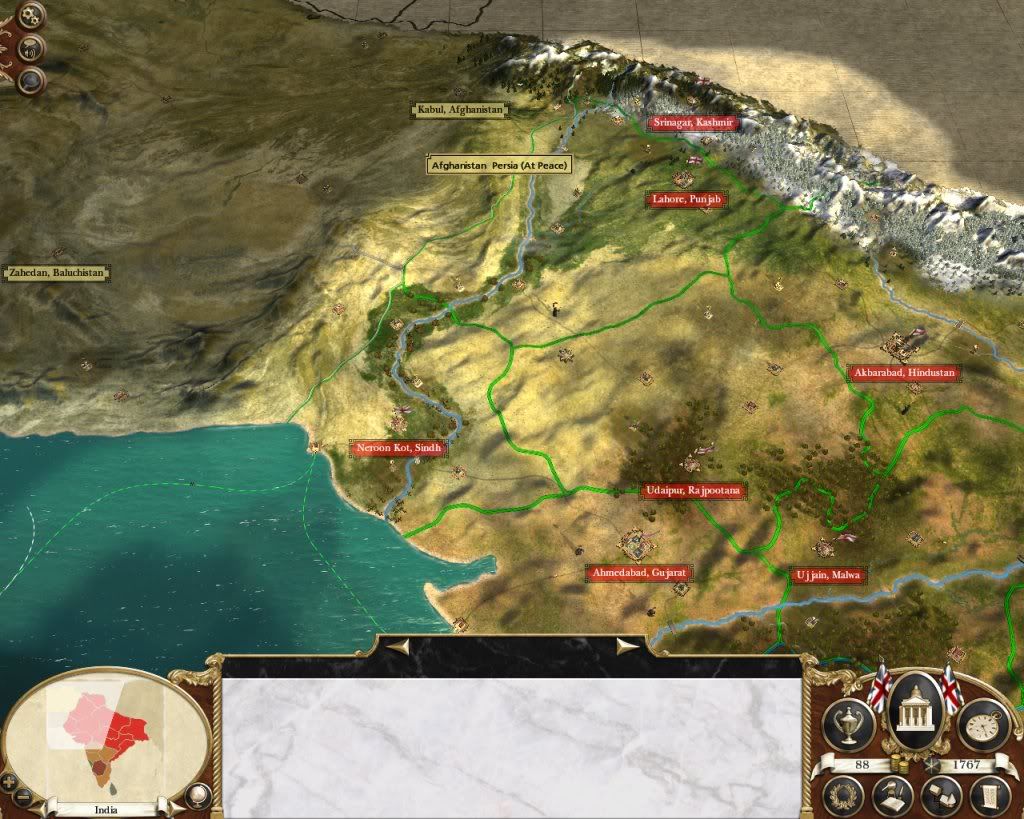Zoom out with the minimap minus button
This screenshot has width=1024, height=819.
pyautogui.click(x=24, y=797)
